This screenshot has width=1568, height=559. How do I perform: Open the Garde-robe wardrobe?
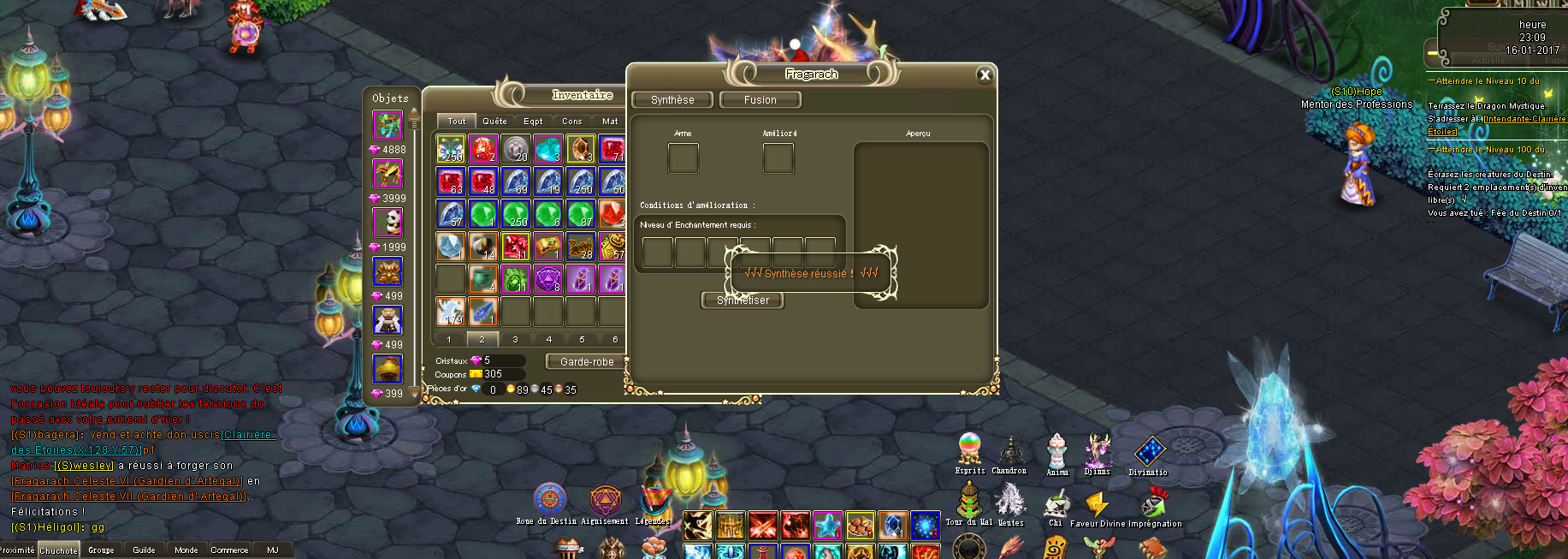point(587,362)
